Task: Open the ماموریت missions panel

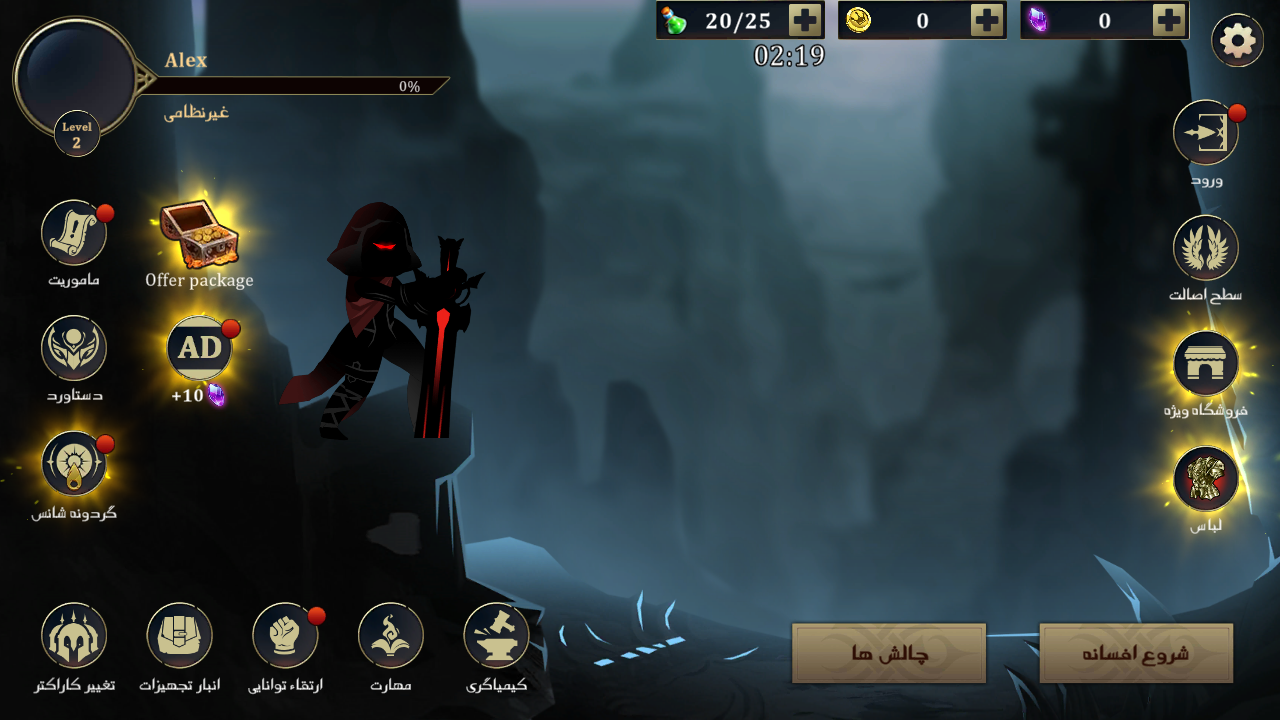Action: click(x=74, y=232)
